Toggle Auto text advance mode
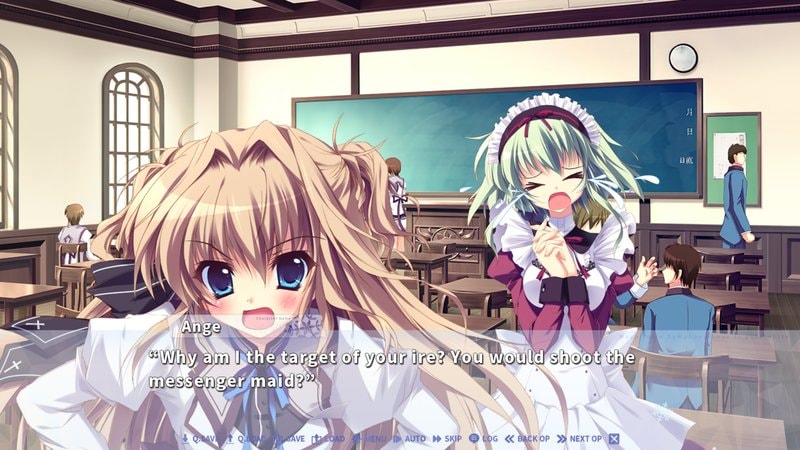800x450 pixels. (x=410, y=439)
